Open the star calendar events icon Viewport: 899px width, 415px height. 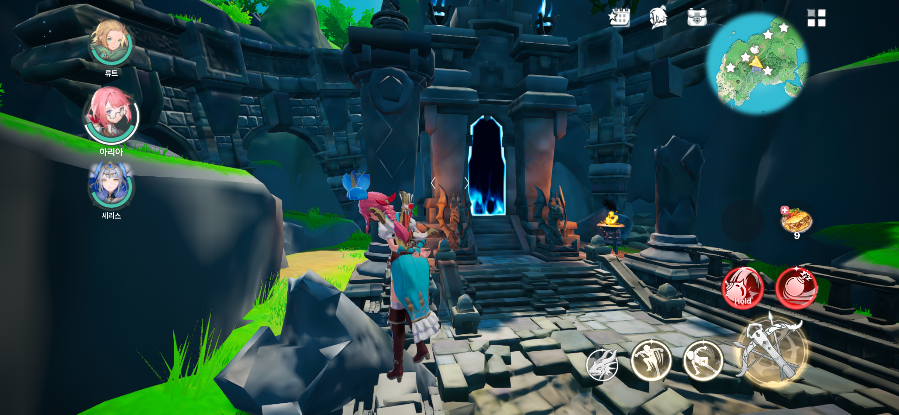619,17
